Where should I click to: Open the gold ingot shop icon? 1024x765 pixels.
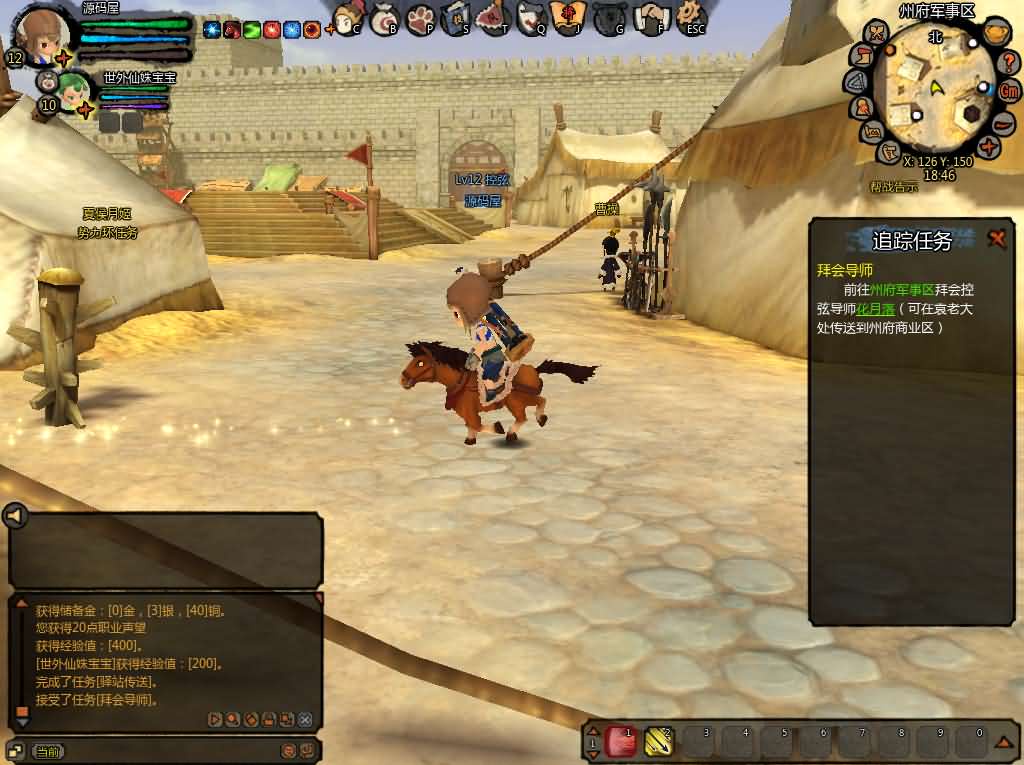click(x=994, y=33)
